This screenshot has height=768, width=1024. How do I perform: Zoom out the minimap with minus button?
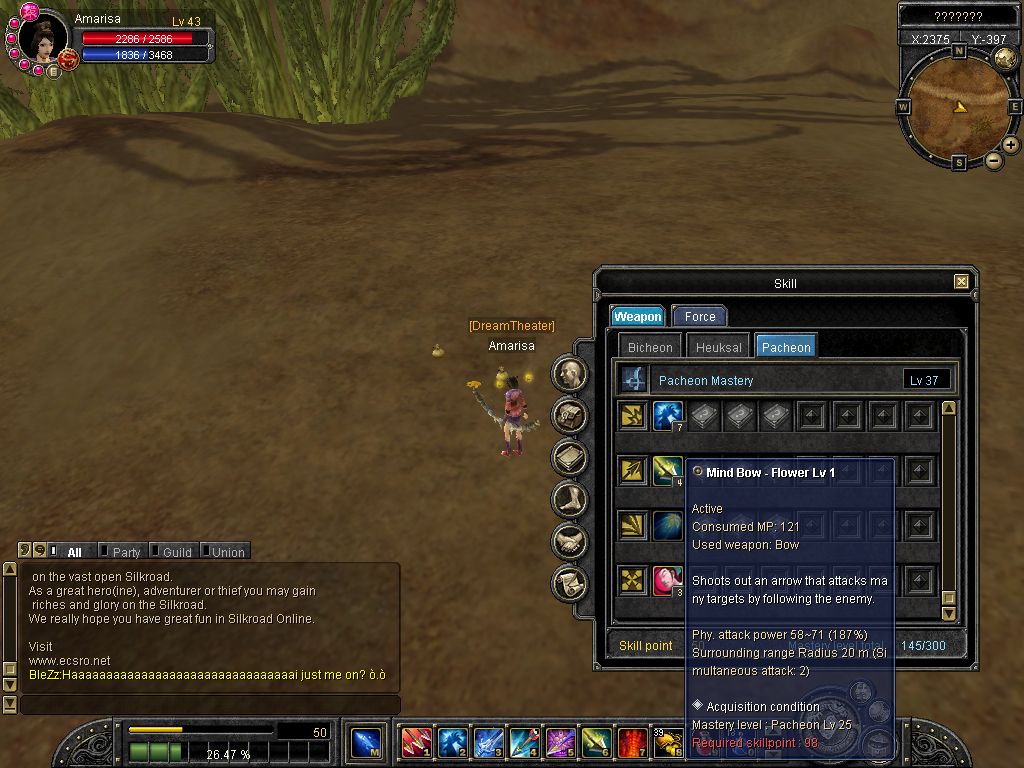994,161
